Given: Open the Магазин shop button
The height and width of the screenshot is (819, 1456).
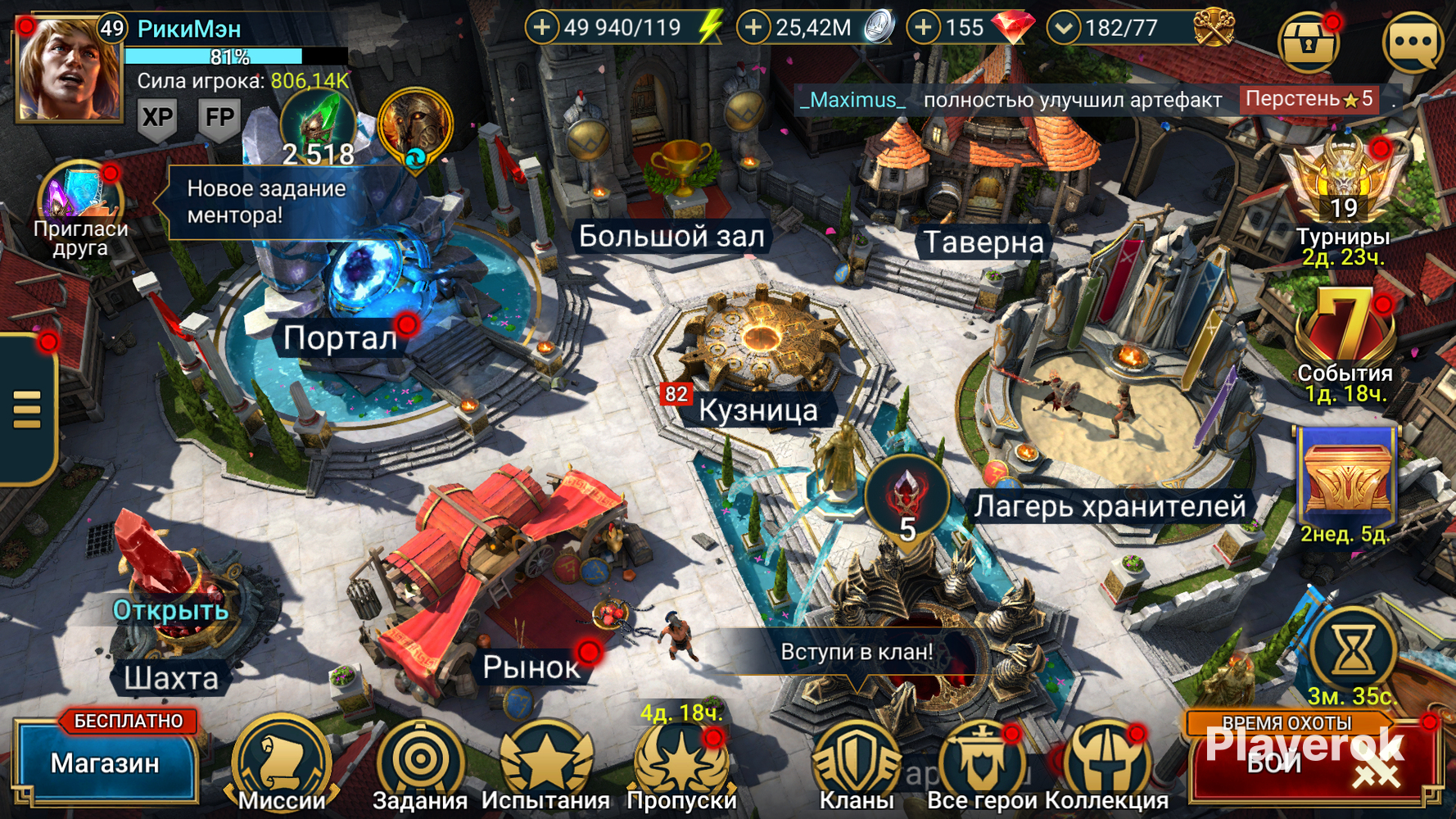Looking at the screenshot, I should coord(105,763).
